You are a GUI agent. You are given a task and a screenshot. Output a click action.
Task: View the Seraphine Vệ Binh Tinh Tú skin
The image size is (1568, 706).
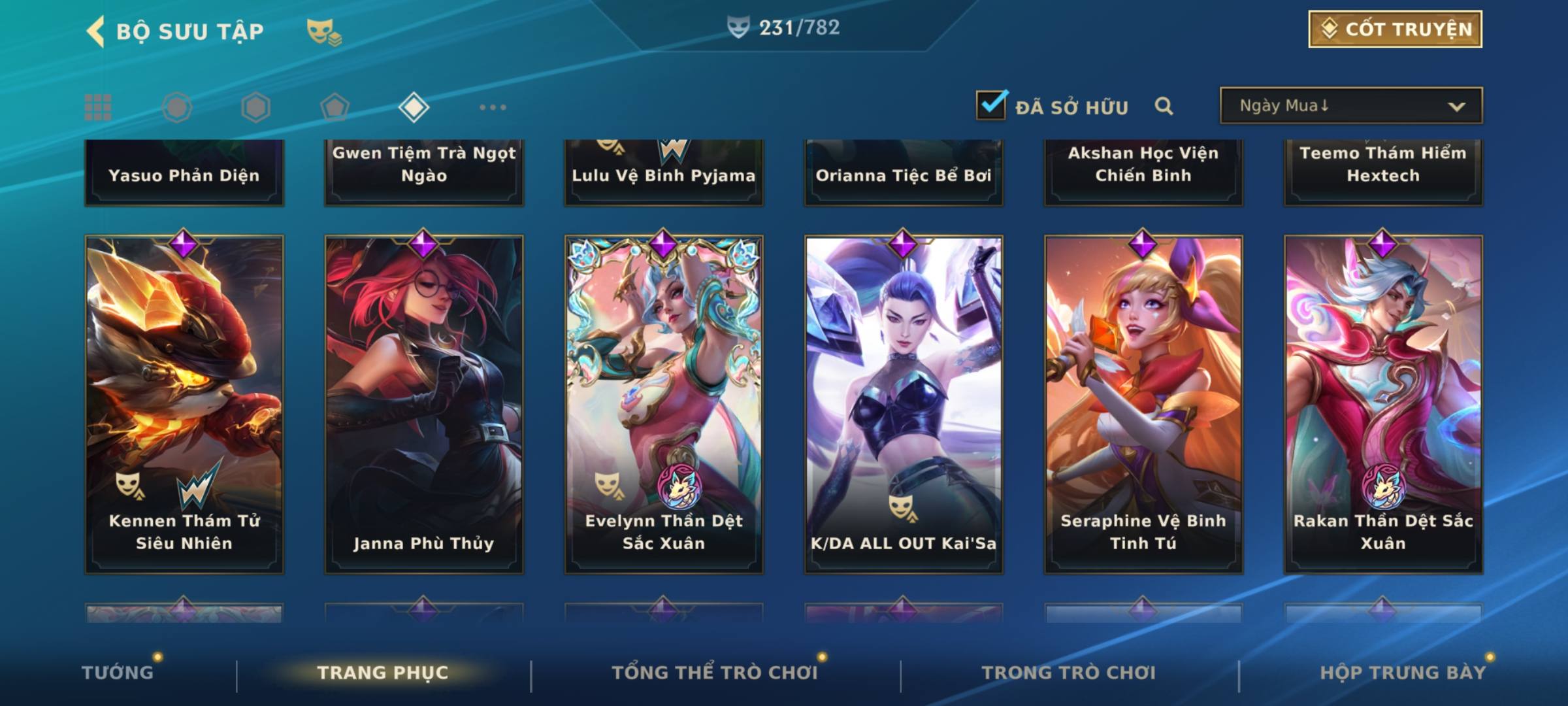pos(1143,404)
